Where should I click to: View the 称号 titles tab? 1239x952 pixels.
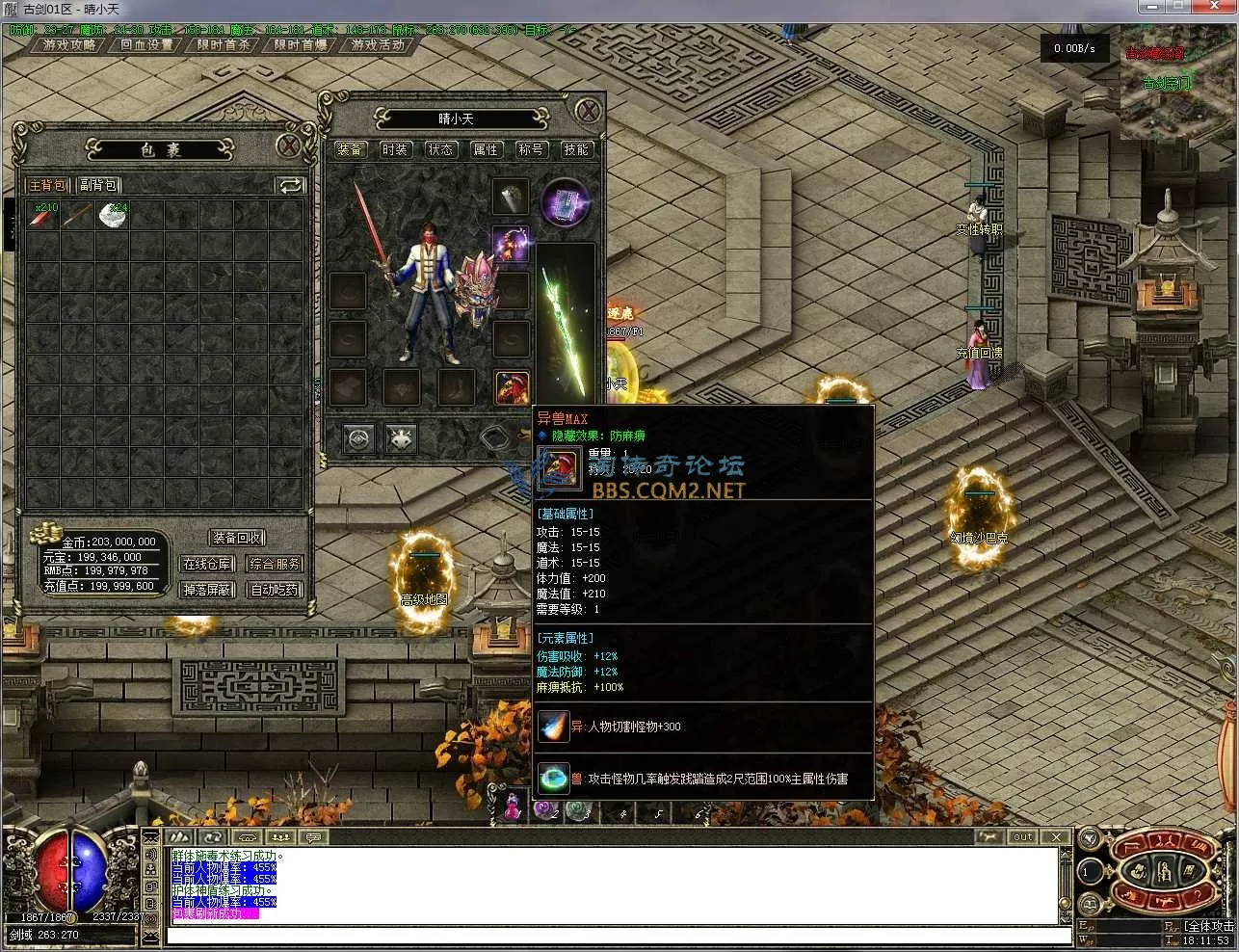531,149
